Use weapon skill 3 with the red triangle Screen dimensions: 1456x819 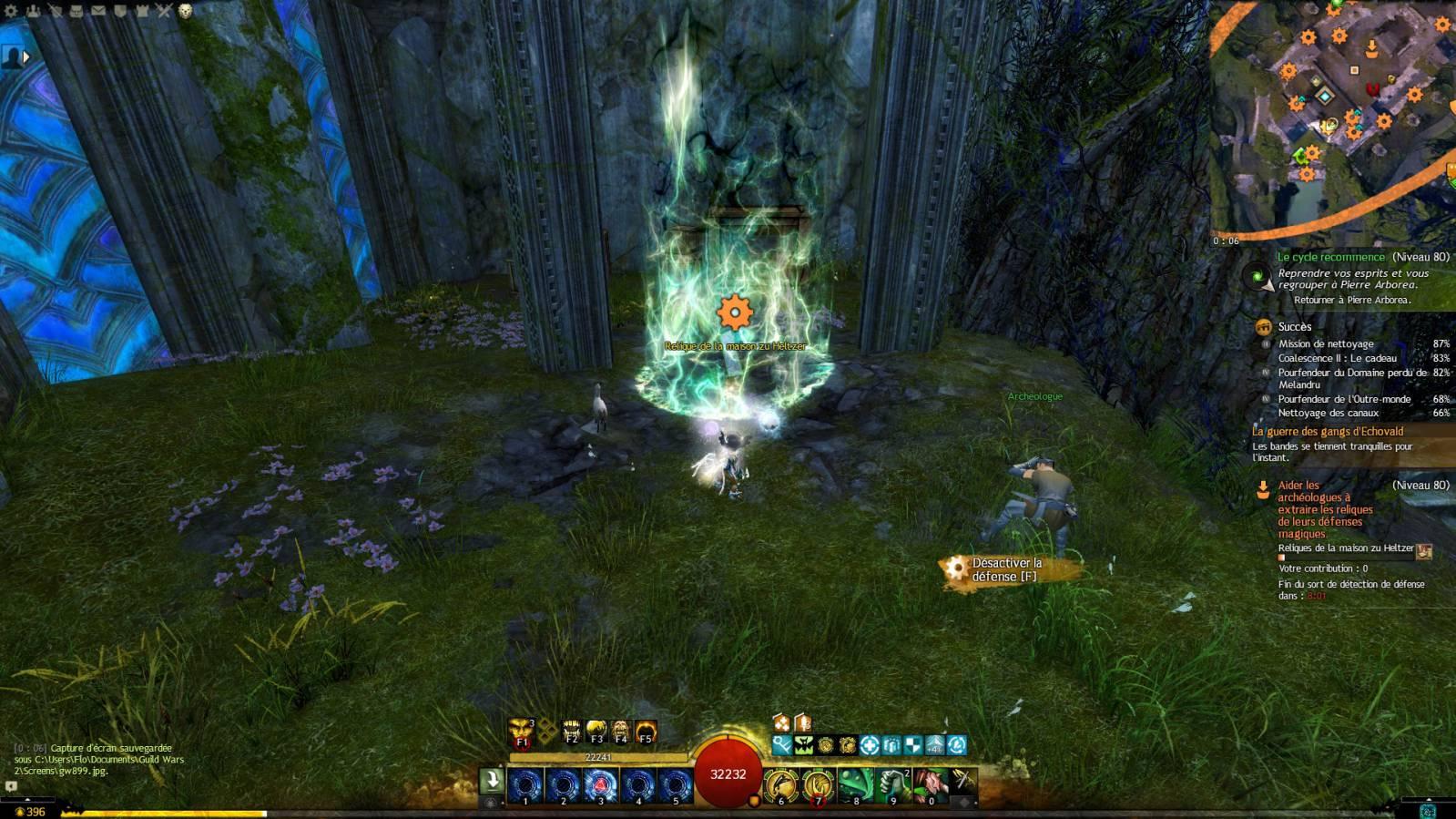[600, 783]
